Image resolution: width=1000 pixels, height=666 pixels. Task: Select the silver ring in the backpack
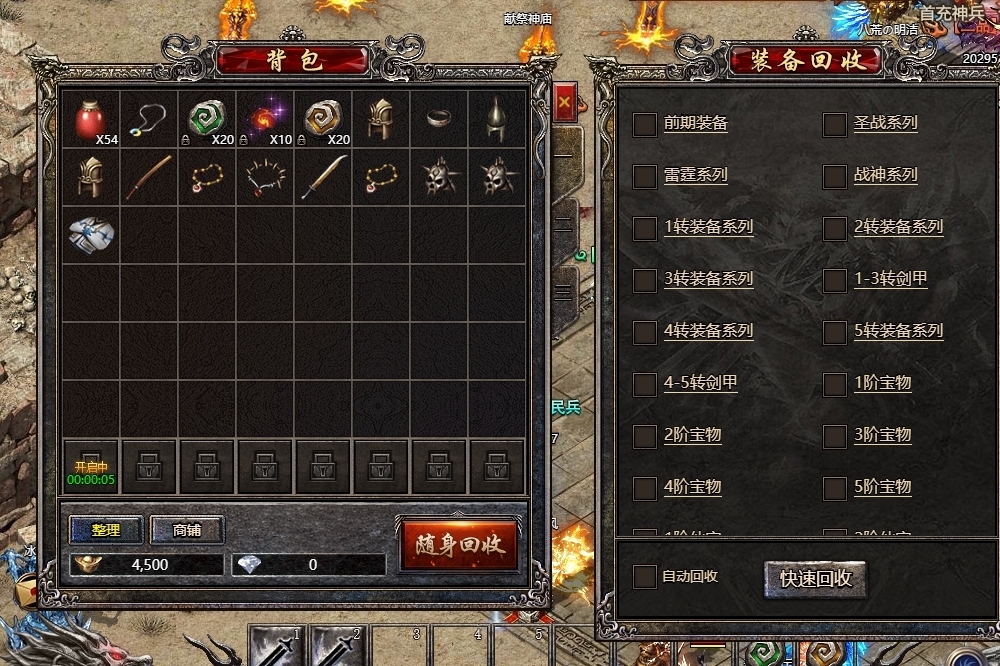point(439,120)
